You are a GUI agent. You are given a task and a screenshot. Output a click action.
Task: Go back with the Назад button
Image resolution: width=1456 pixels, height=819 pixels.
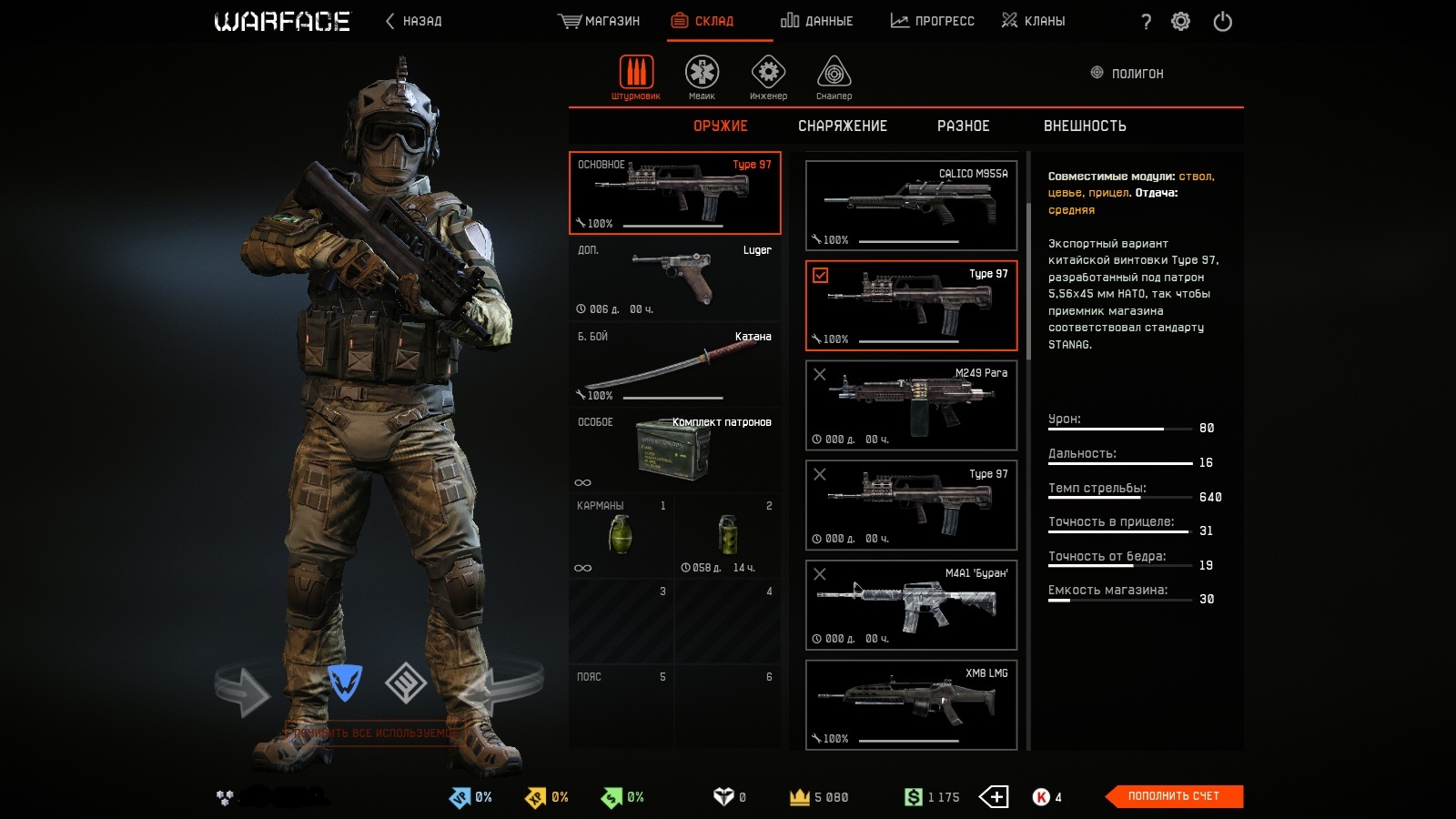(414, 21)
